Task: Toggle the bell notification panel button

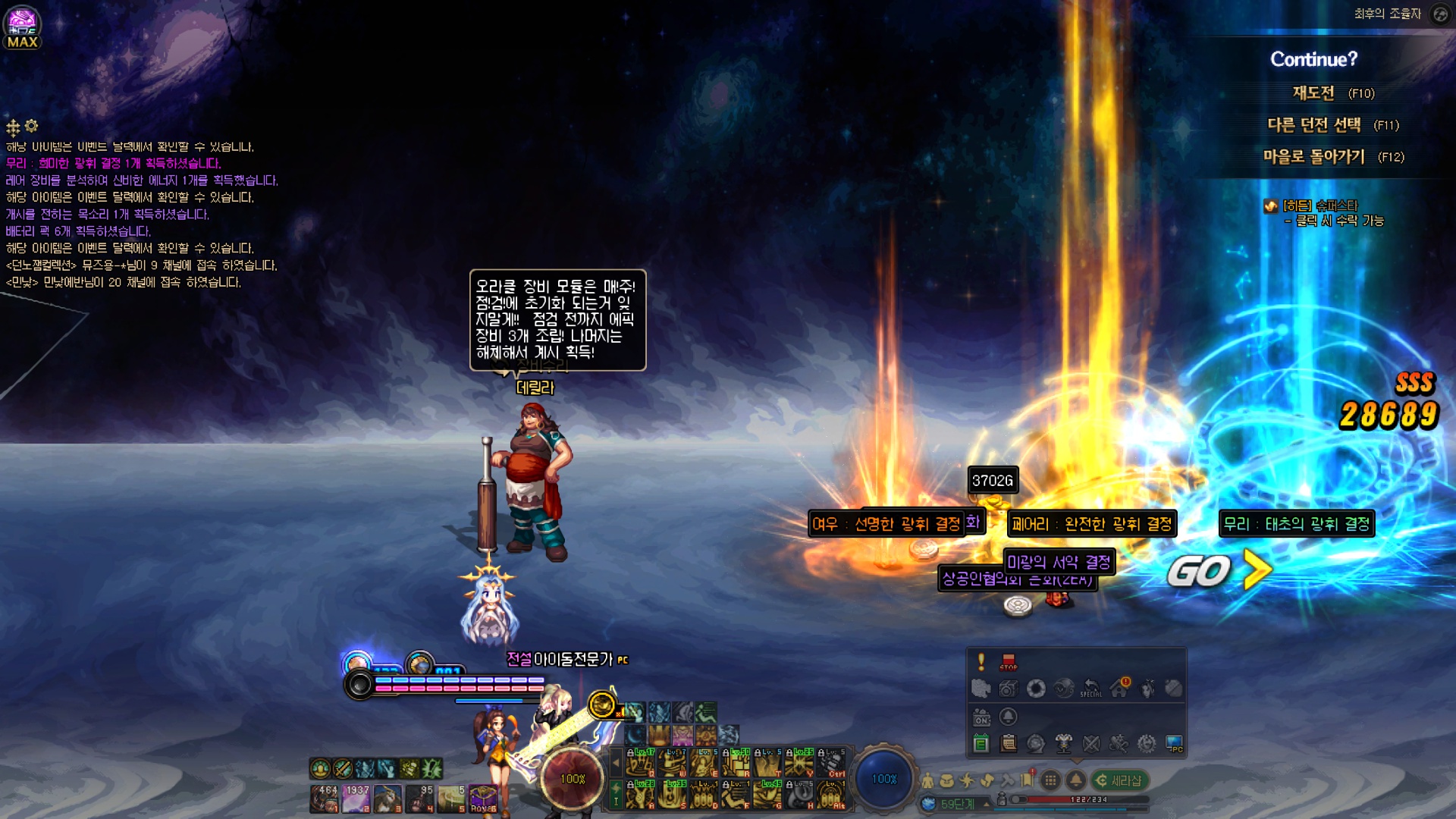Action: [1075, 780]
